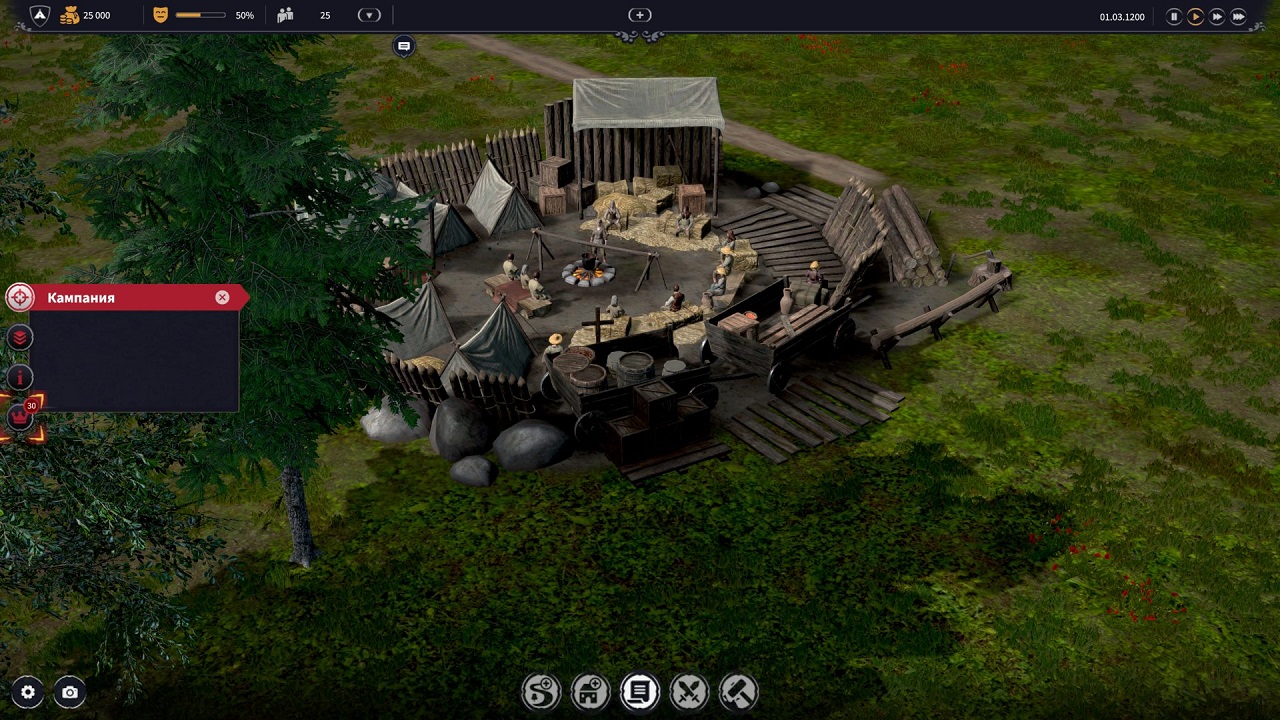Click the speech bubble above the camp
The height and width of the screenshot is (720, 1280).
[x=404, y=45]
